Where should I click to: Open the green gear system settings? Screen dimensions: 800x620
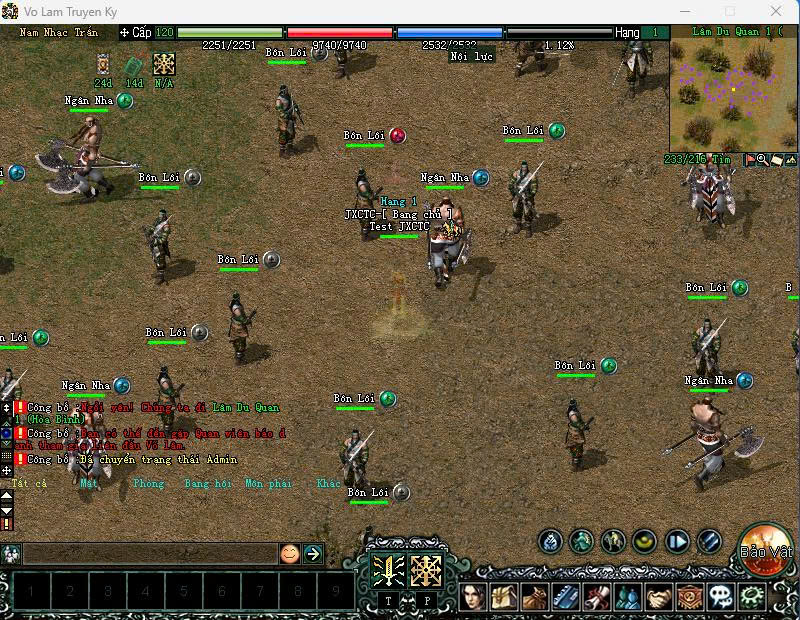point(752,598)
